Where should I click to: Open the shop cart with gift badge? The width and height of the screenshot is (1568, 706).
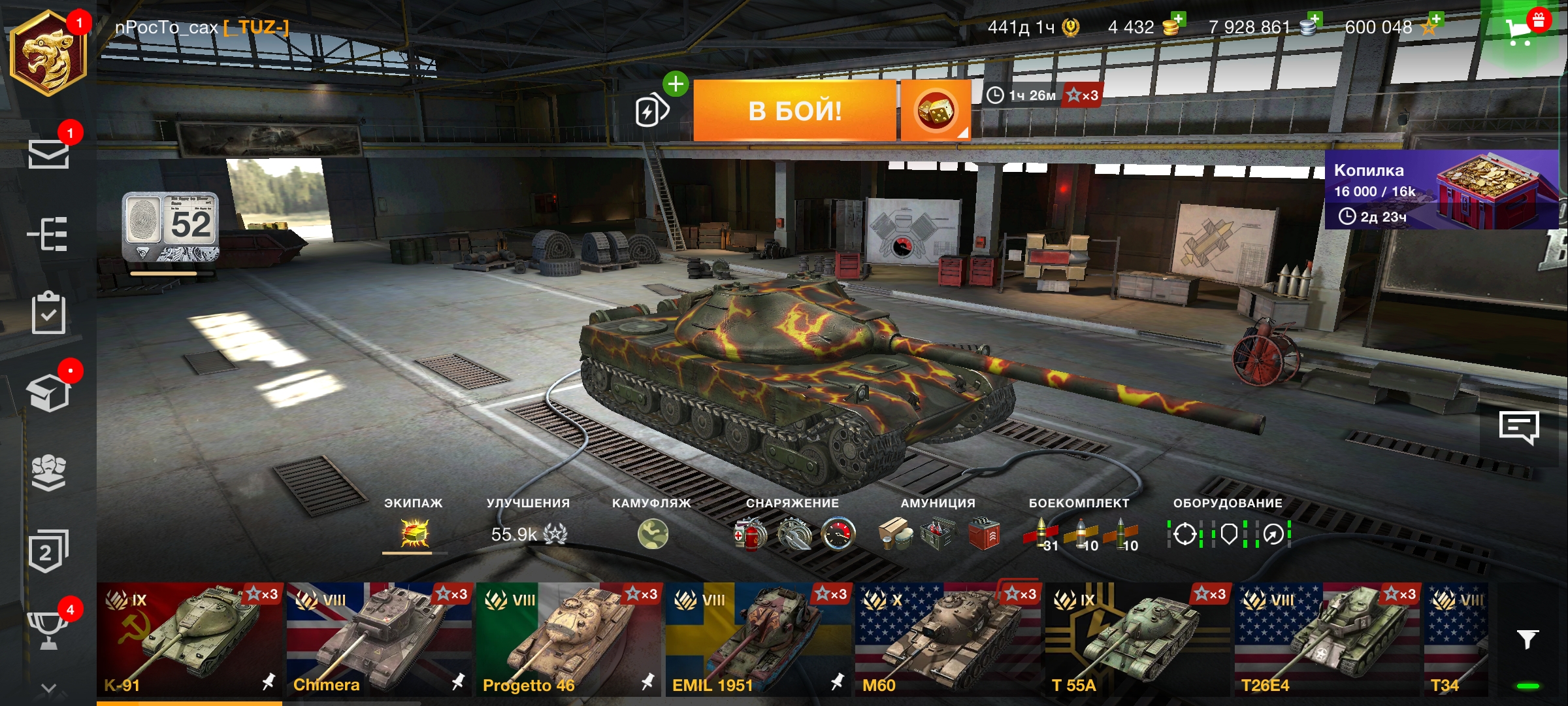click(x=1521, y=29)
